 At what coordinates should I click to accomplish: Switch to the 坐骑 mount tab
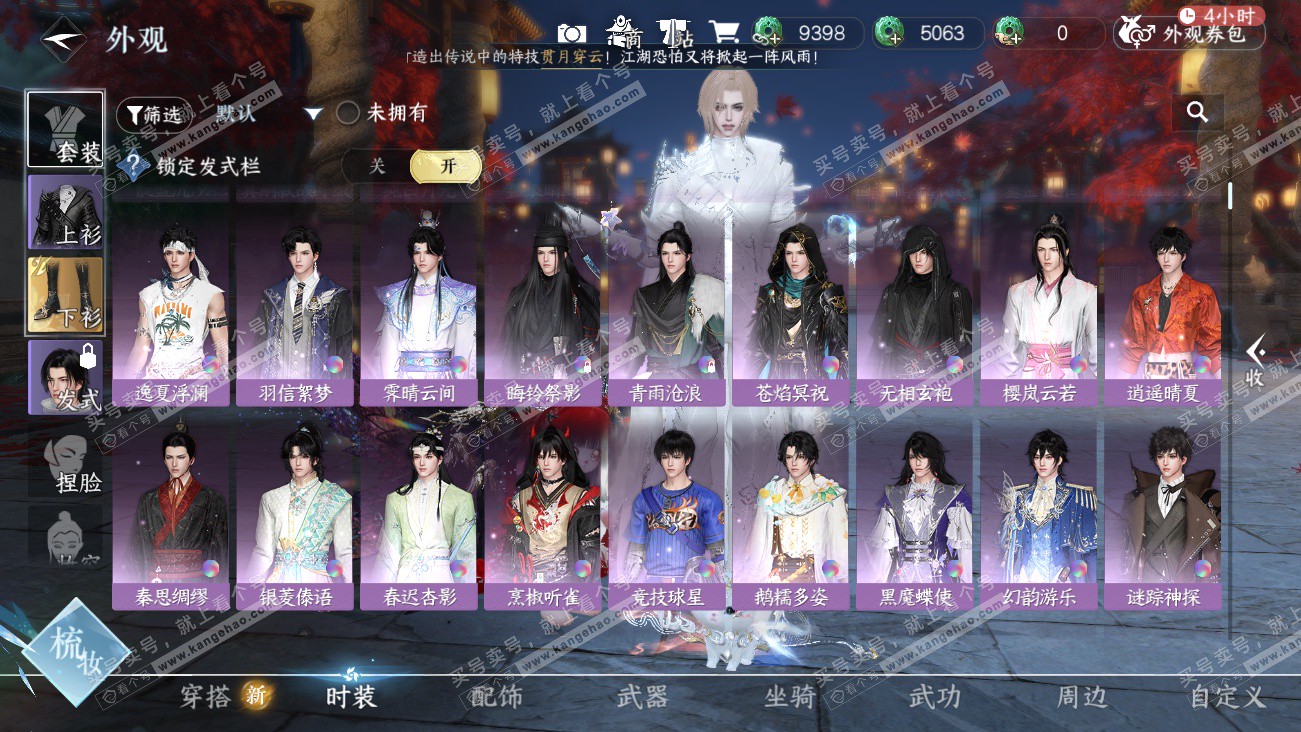789,697
